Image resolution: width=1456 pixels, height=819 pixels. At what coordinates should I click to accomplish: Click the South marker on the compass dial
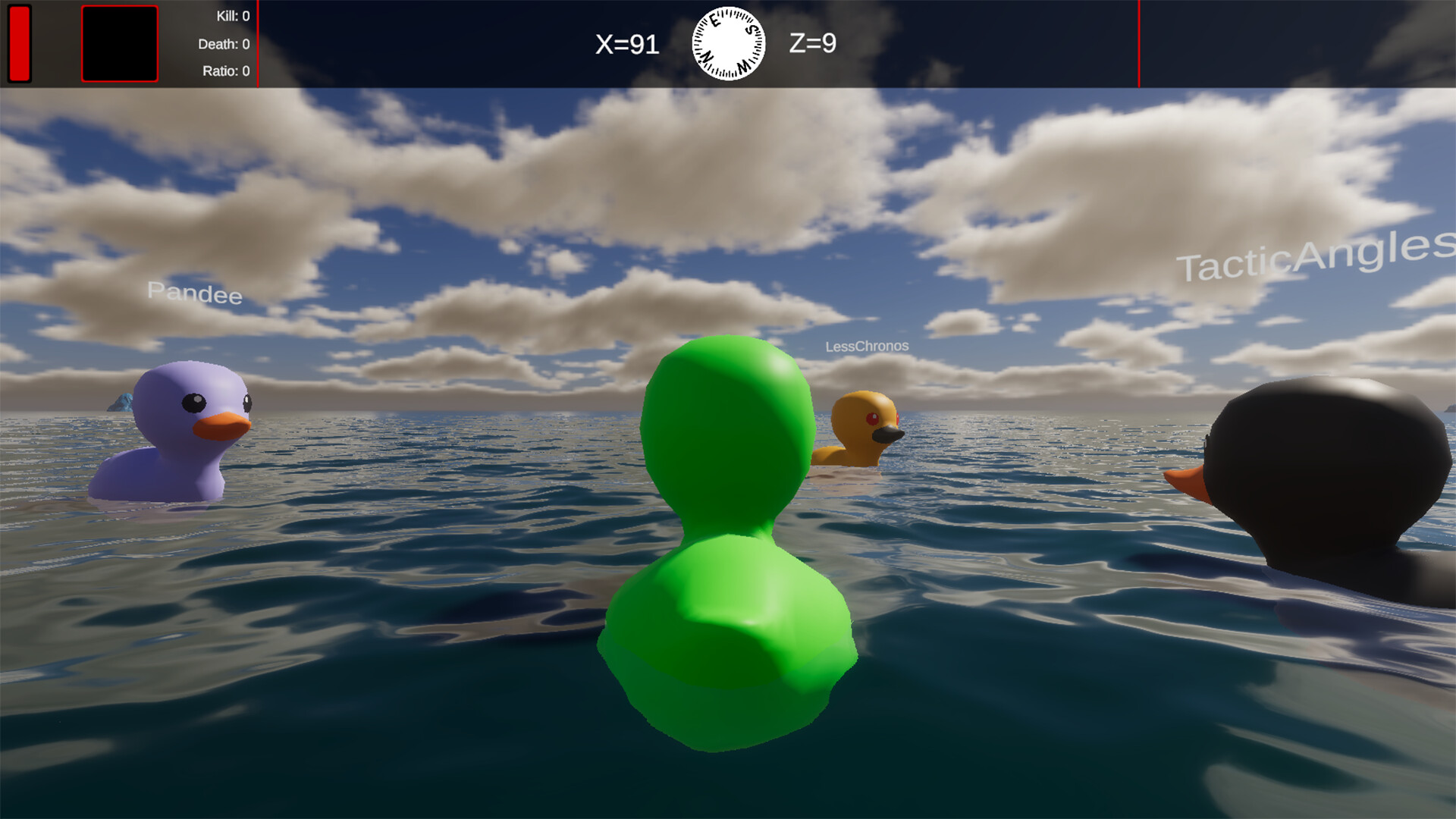[x=752, y=30]
